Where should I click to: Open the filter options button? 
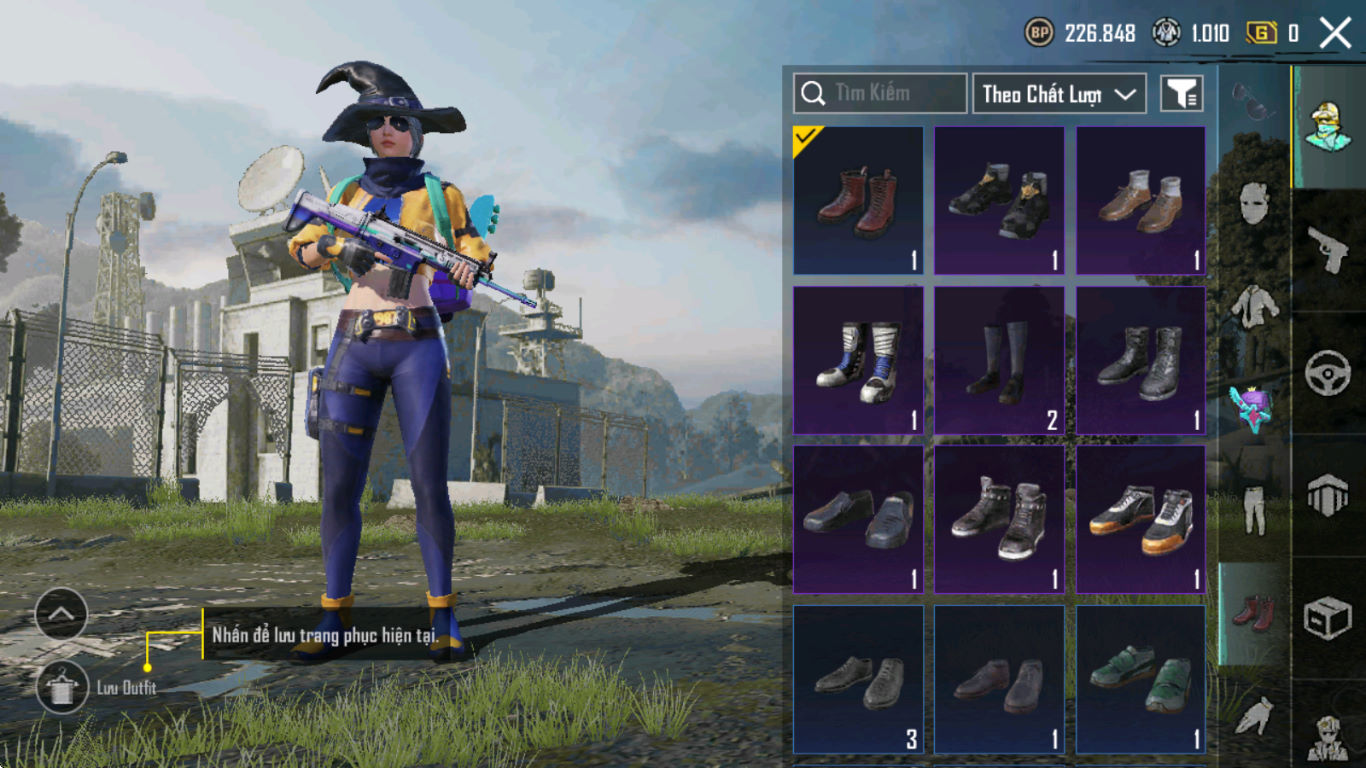(1181, 94)
